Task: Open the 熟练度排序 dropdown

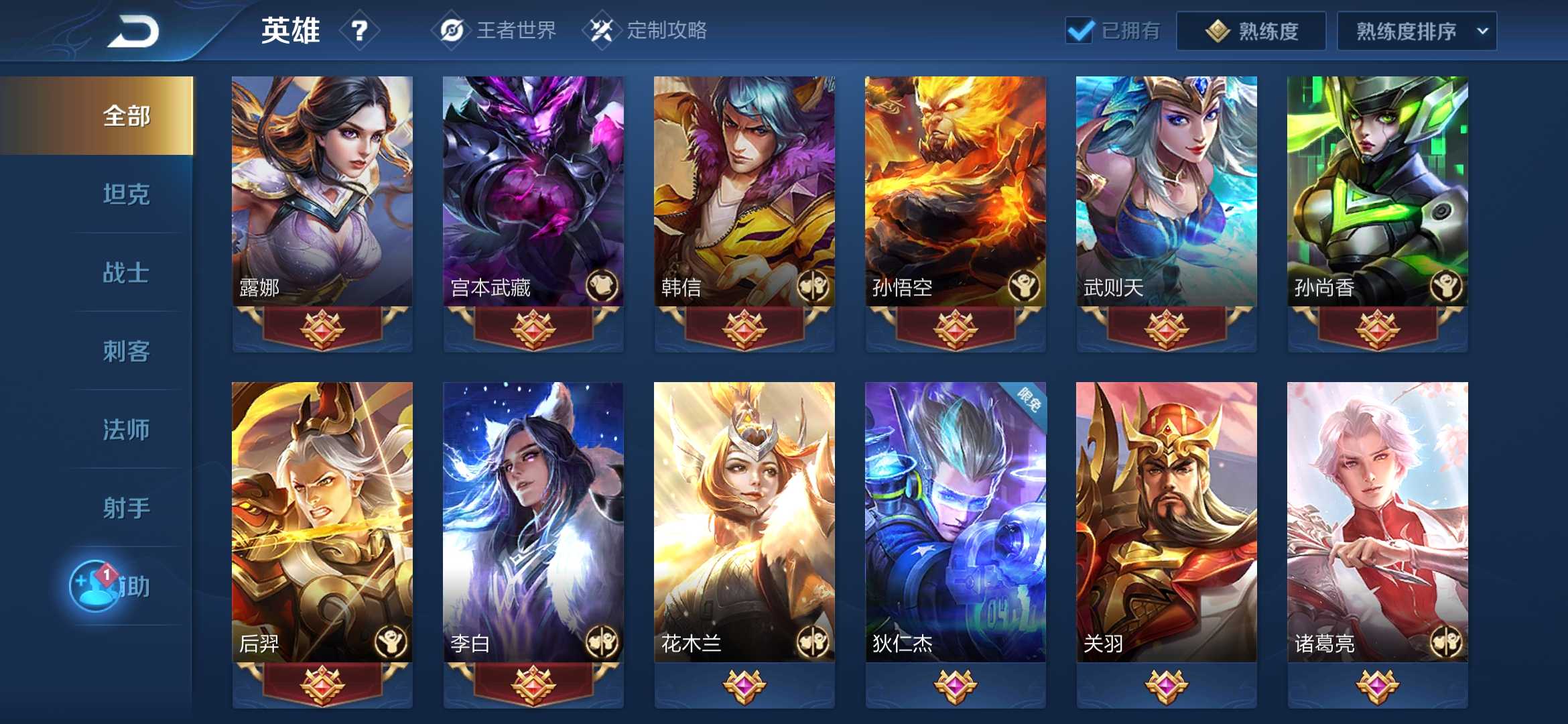Action: (1417, 31)
